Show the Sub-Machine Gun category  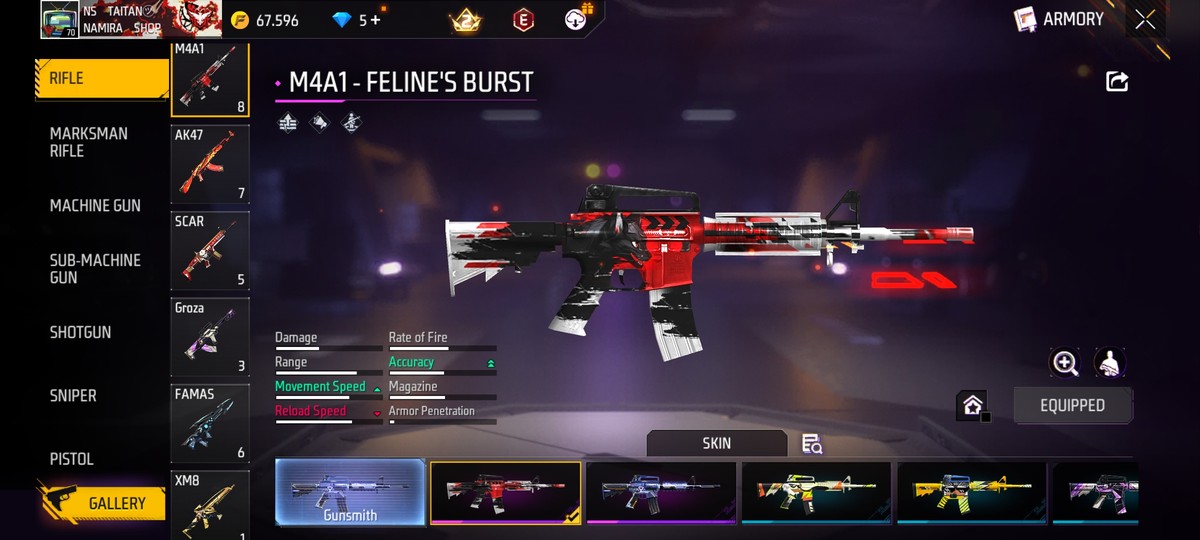[95, 268]
